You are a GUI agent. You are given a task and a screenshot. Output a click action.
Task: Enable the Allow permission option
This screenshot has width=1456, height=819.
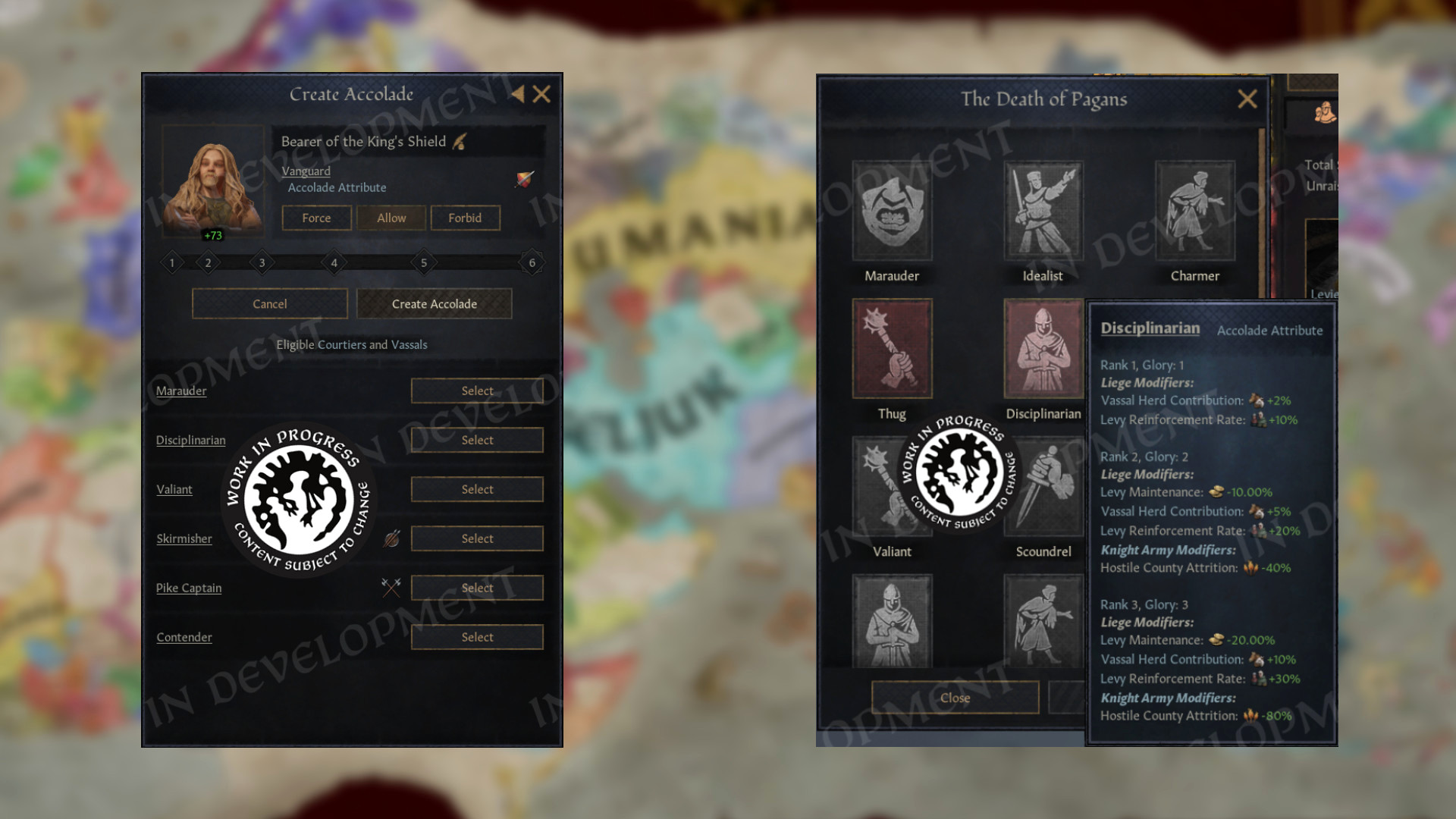pos(391,218)
